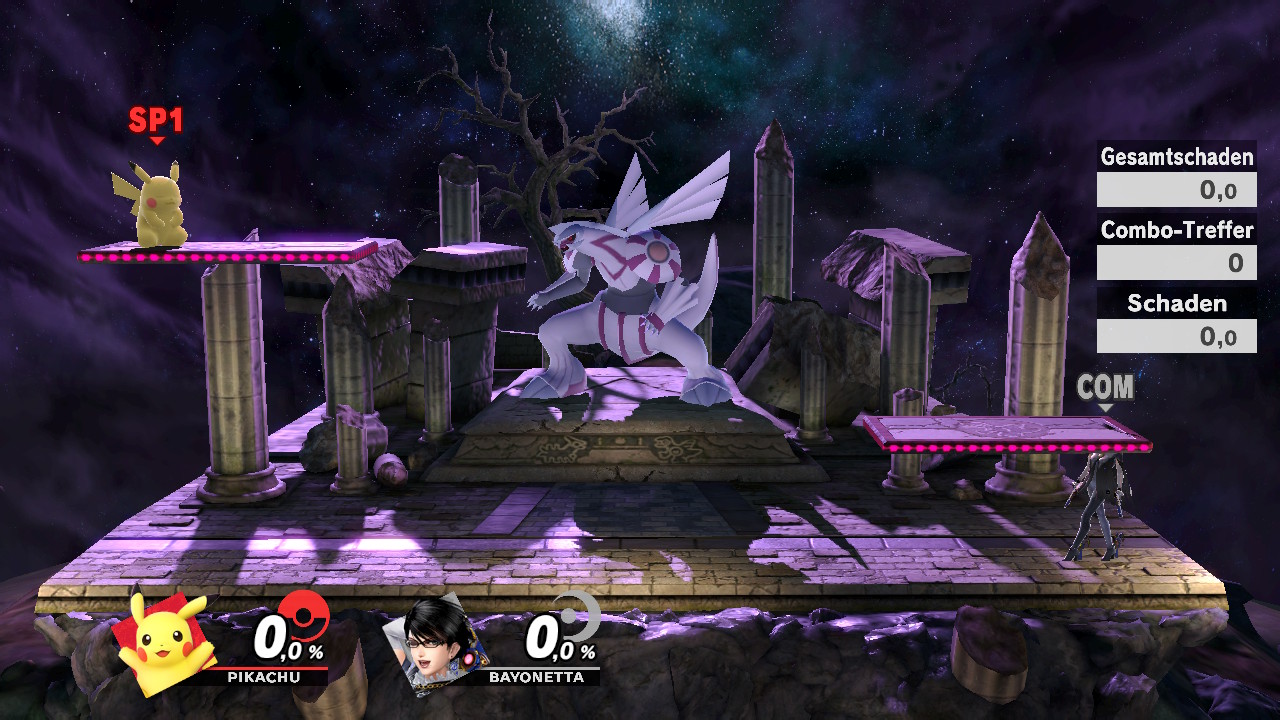Viewport: 1280px width, 720px height.
Task: Click the COM player tag
Action: [x=1105, y=388]
